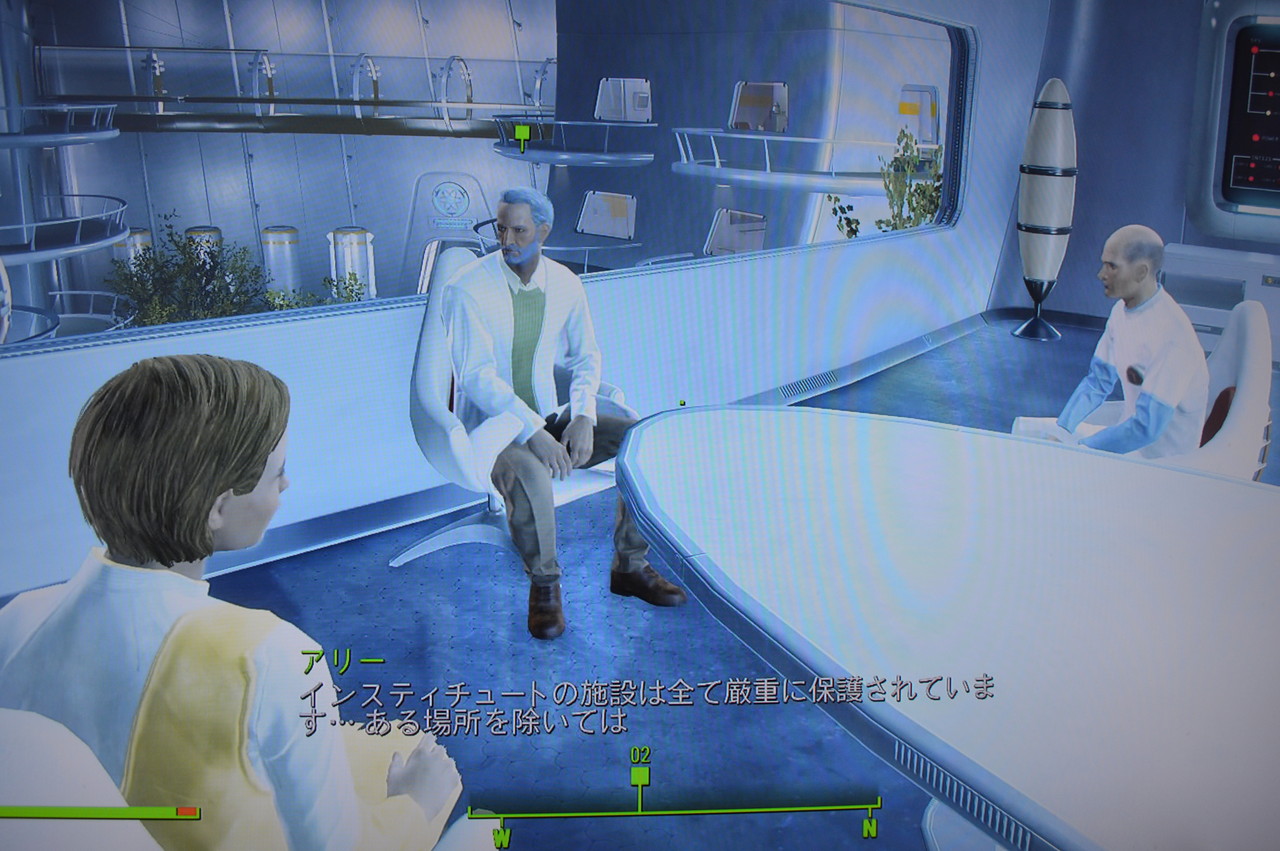Click the Institute emblem on the chair headrest
This screenshot has width=1280, height=851.
449,198
